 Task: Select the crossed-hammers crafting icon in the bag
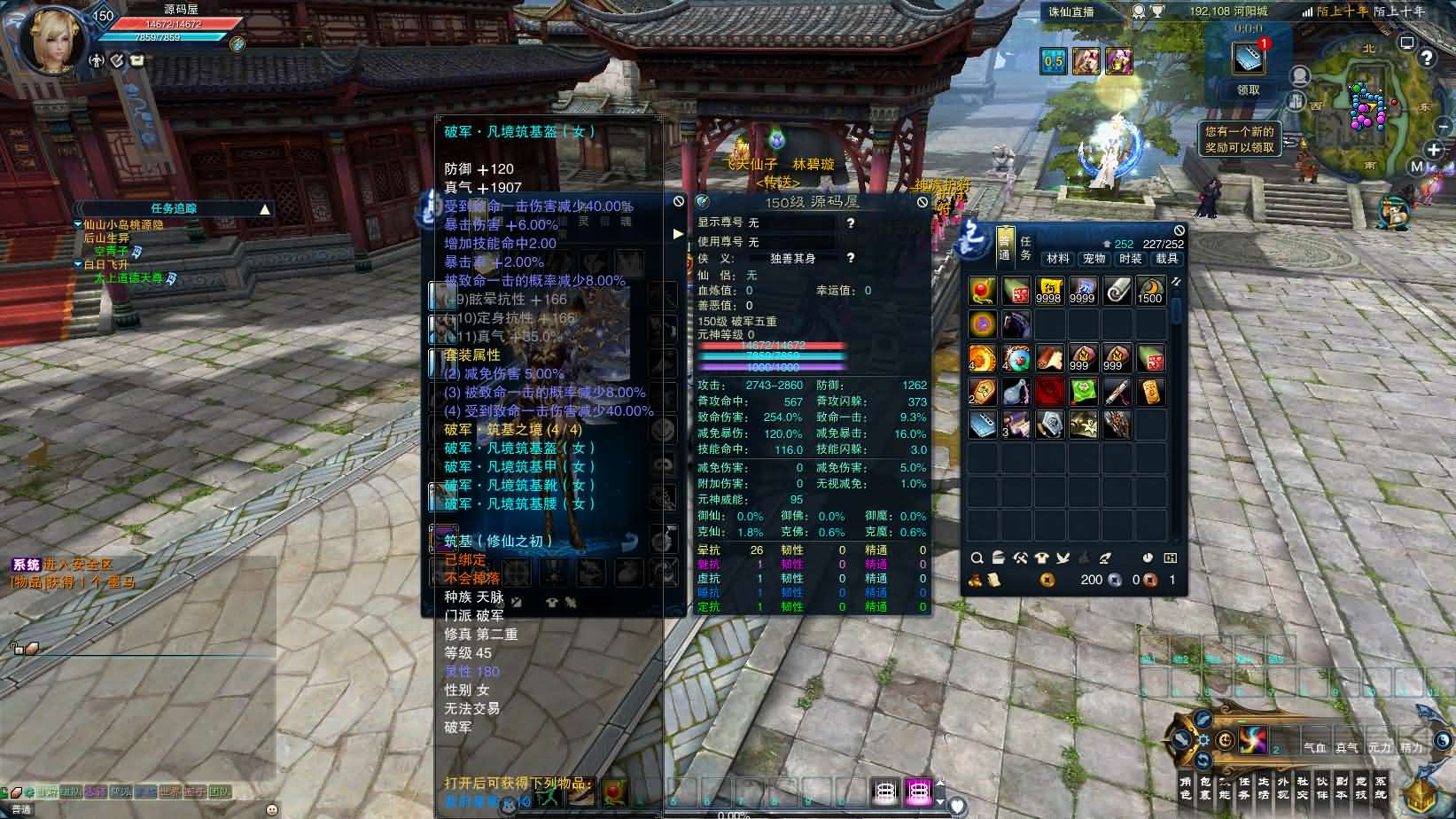1019,558
